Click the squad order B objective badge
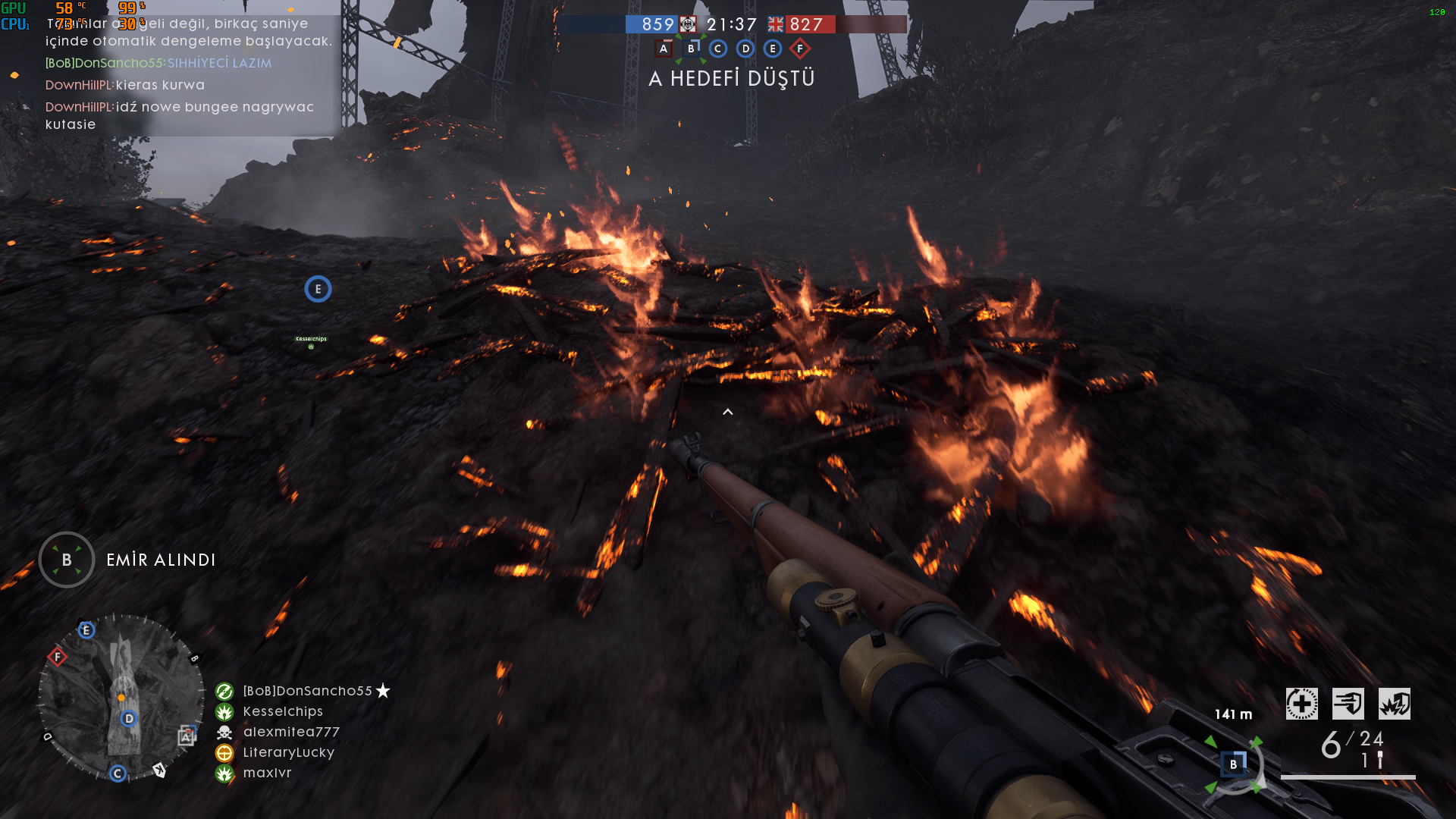Viewport: 1456px width, 819px height. tap(67, 560)
